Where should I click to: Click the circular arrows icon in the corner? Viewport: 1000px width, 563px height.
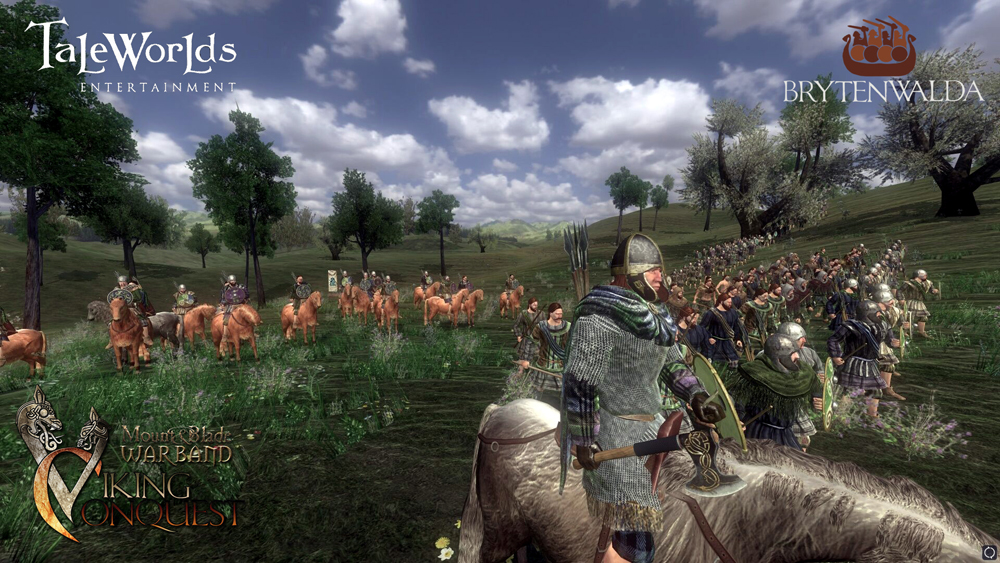coord(988,551)
